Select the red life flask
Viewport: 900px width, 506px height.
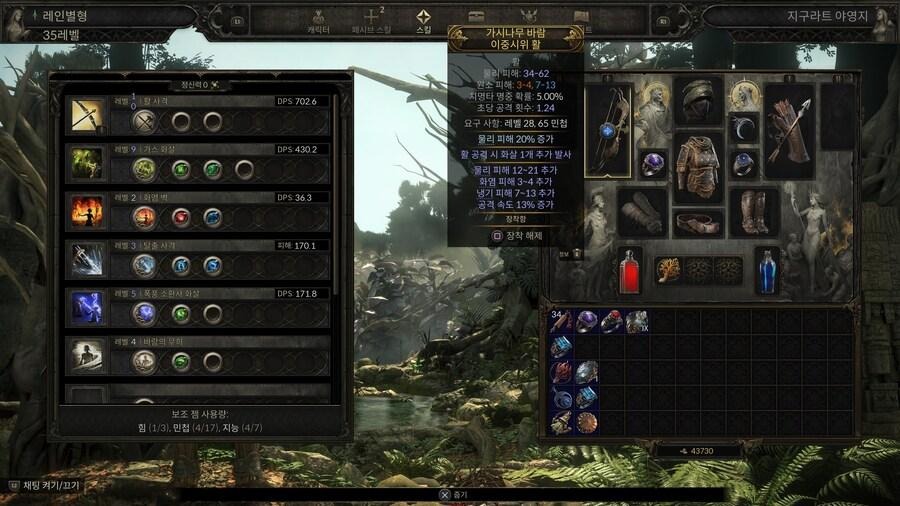tap(629, 271)
